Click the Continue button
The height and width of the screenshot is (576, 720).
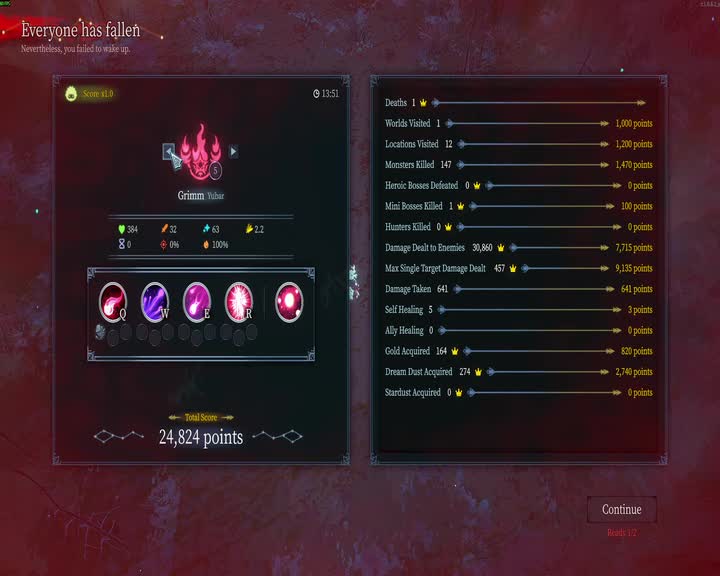tap(621, 509)
